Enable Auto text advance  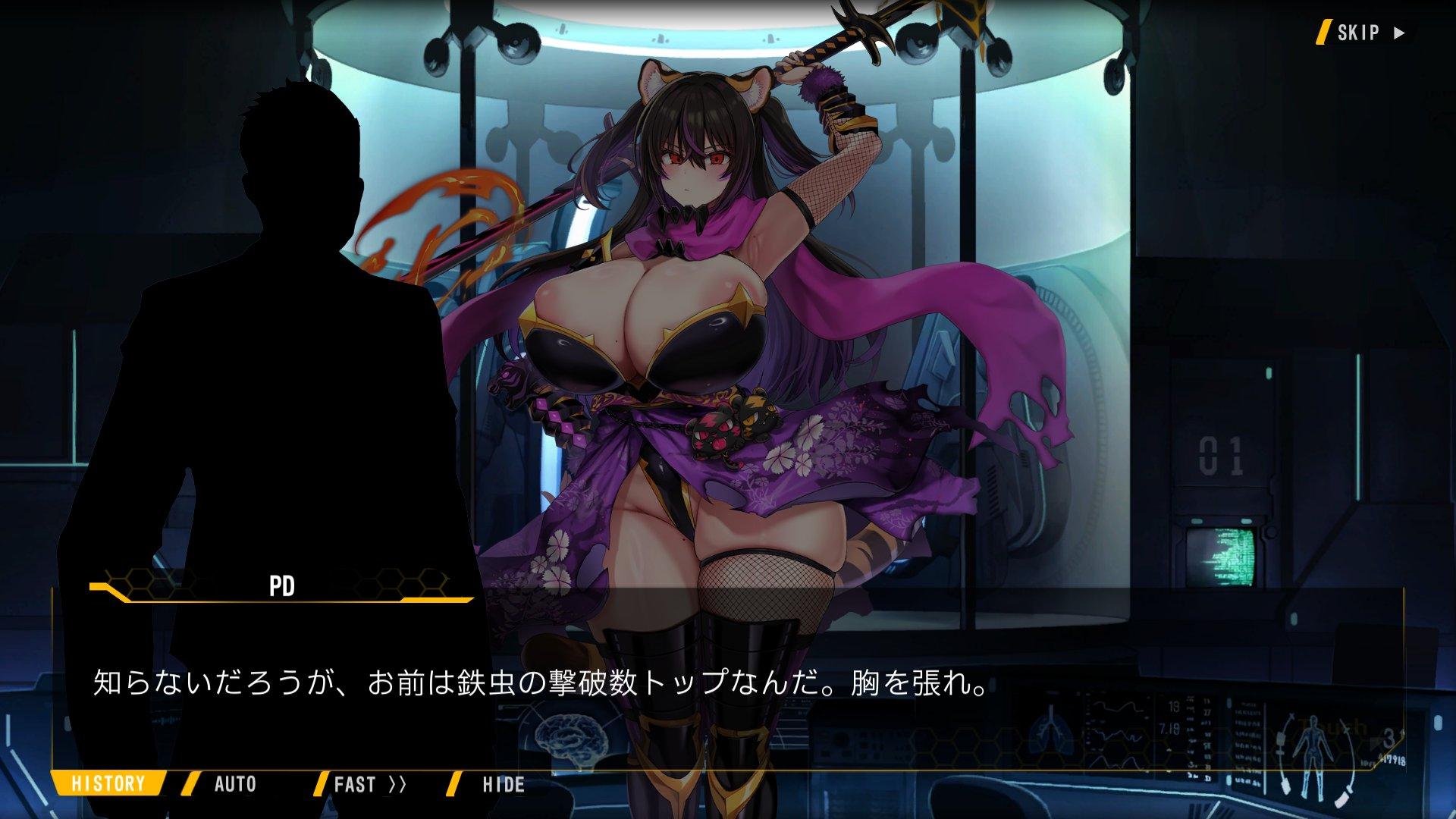pyautogui.click(x=234, y=783)
